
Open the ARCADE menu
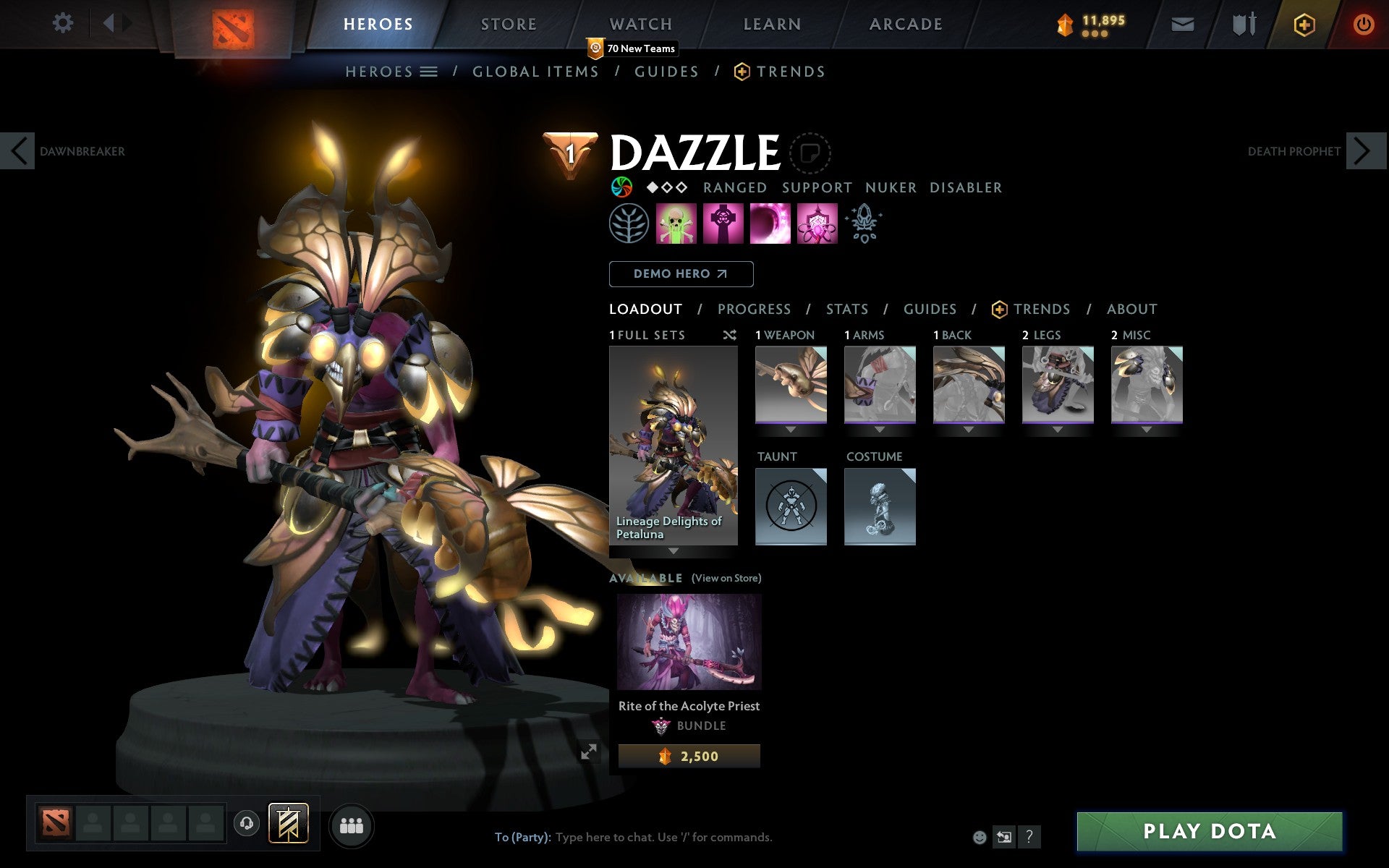click(904, 23)
